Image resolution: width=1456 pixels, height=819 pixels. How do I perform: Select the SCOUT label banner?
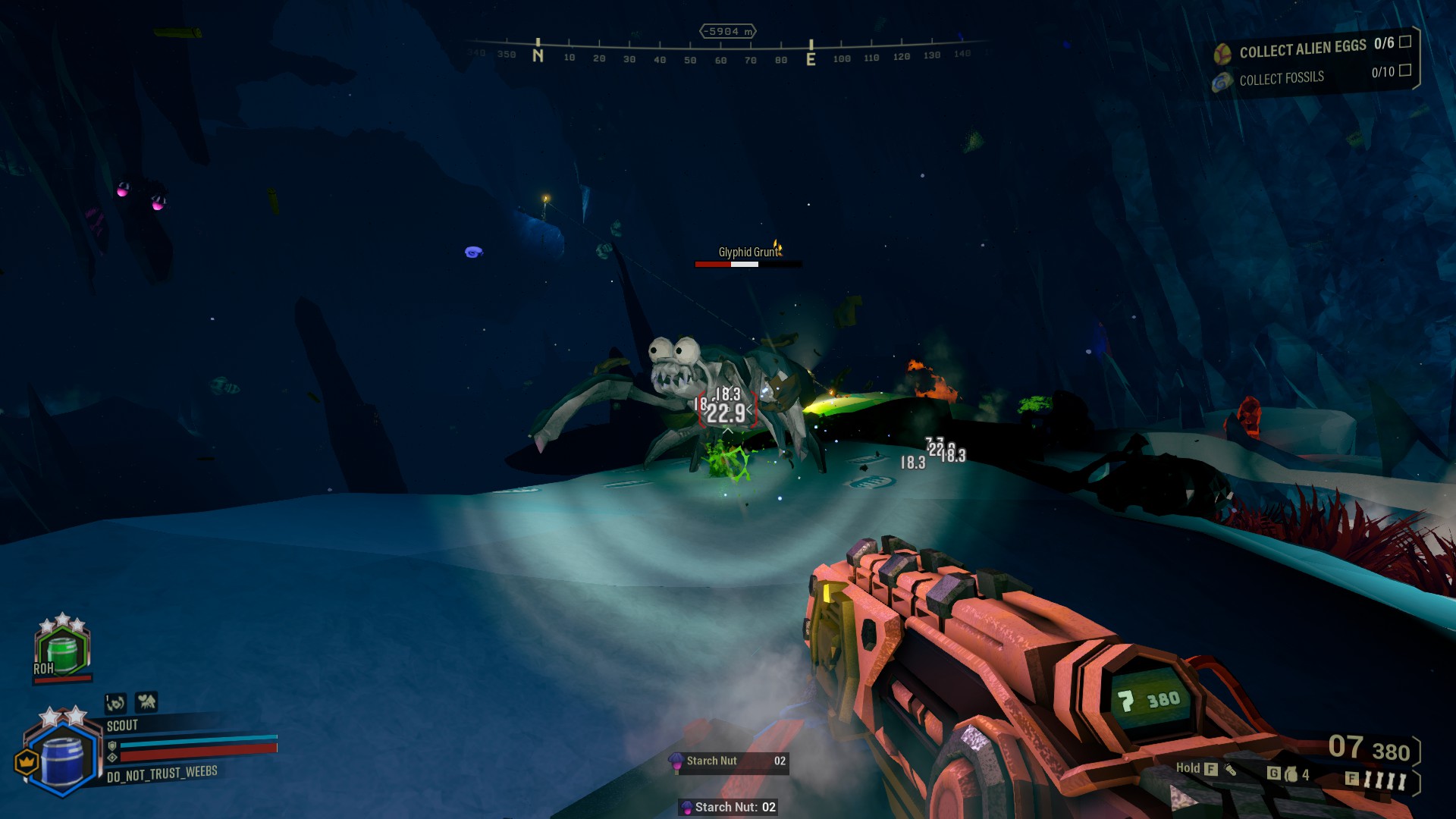pyautogui.click(x=121, y=726)
